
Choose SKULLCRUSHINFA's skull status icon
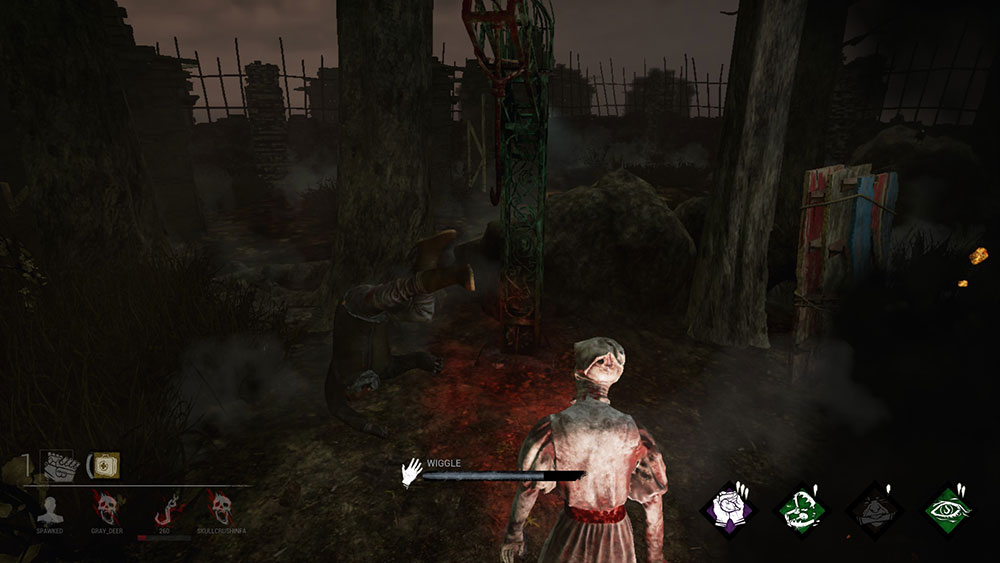(221, 509)
